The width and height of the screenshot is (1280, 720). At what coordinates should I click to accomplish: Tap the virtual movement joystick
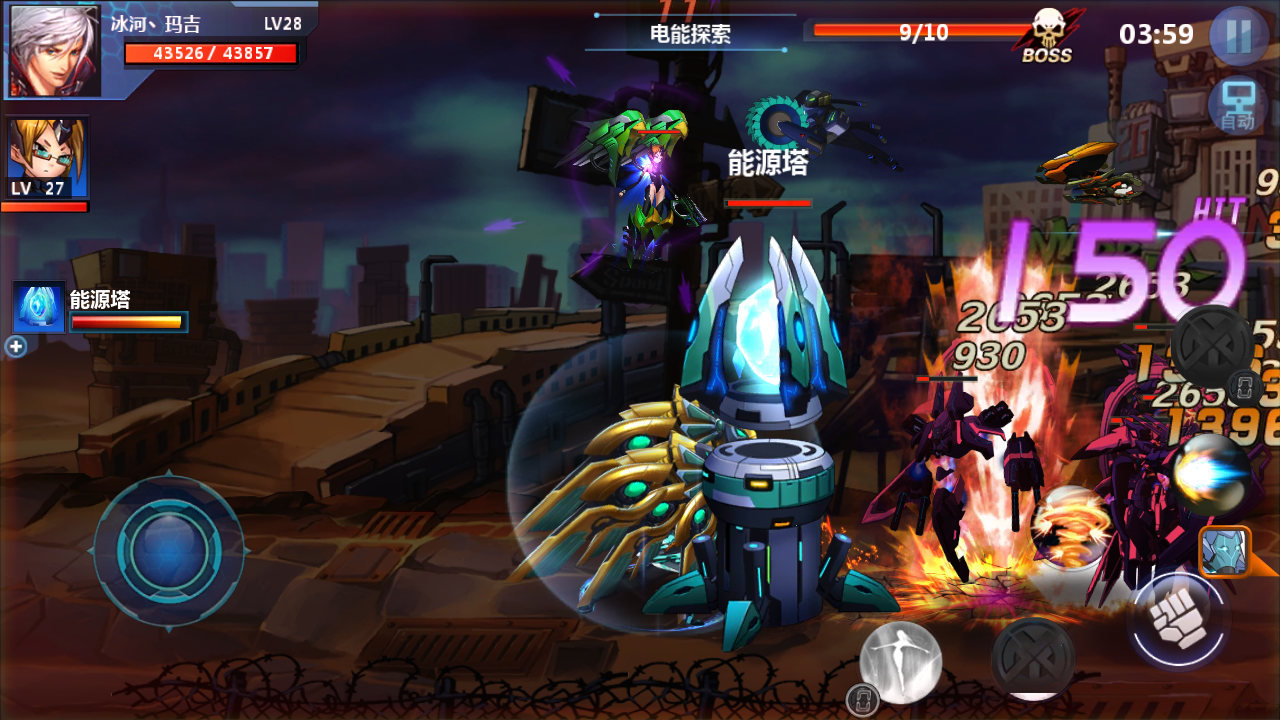[x=169, y=550]
